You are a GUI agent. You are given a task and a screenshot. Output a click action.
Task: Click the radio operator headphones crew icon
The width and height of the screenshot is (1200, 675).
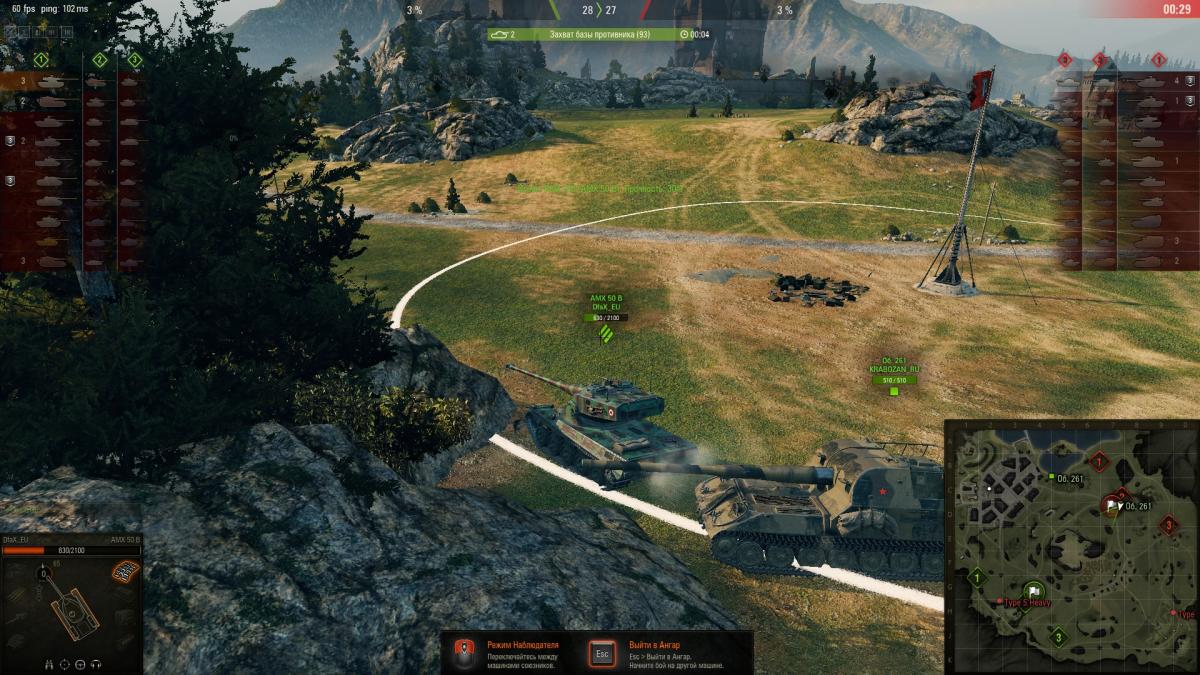[96, 663]
